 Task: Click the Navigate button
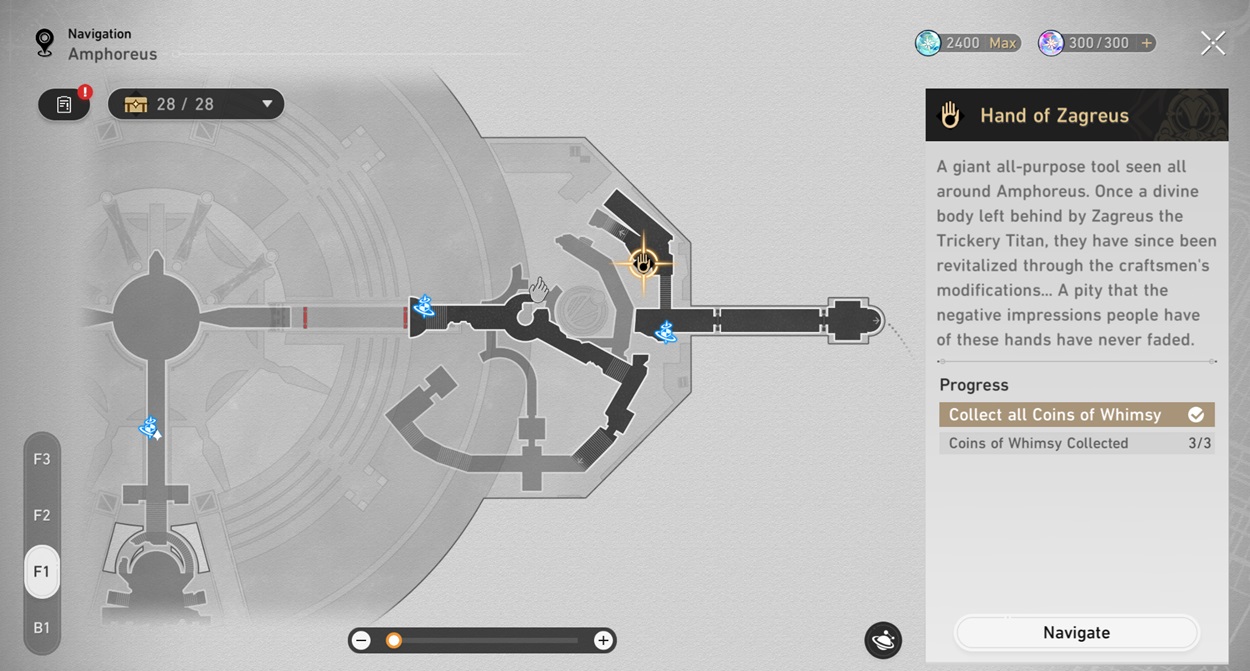[x=1076, y=632]
